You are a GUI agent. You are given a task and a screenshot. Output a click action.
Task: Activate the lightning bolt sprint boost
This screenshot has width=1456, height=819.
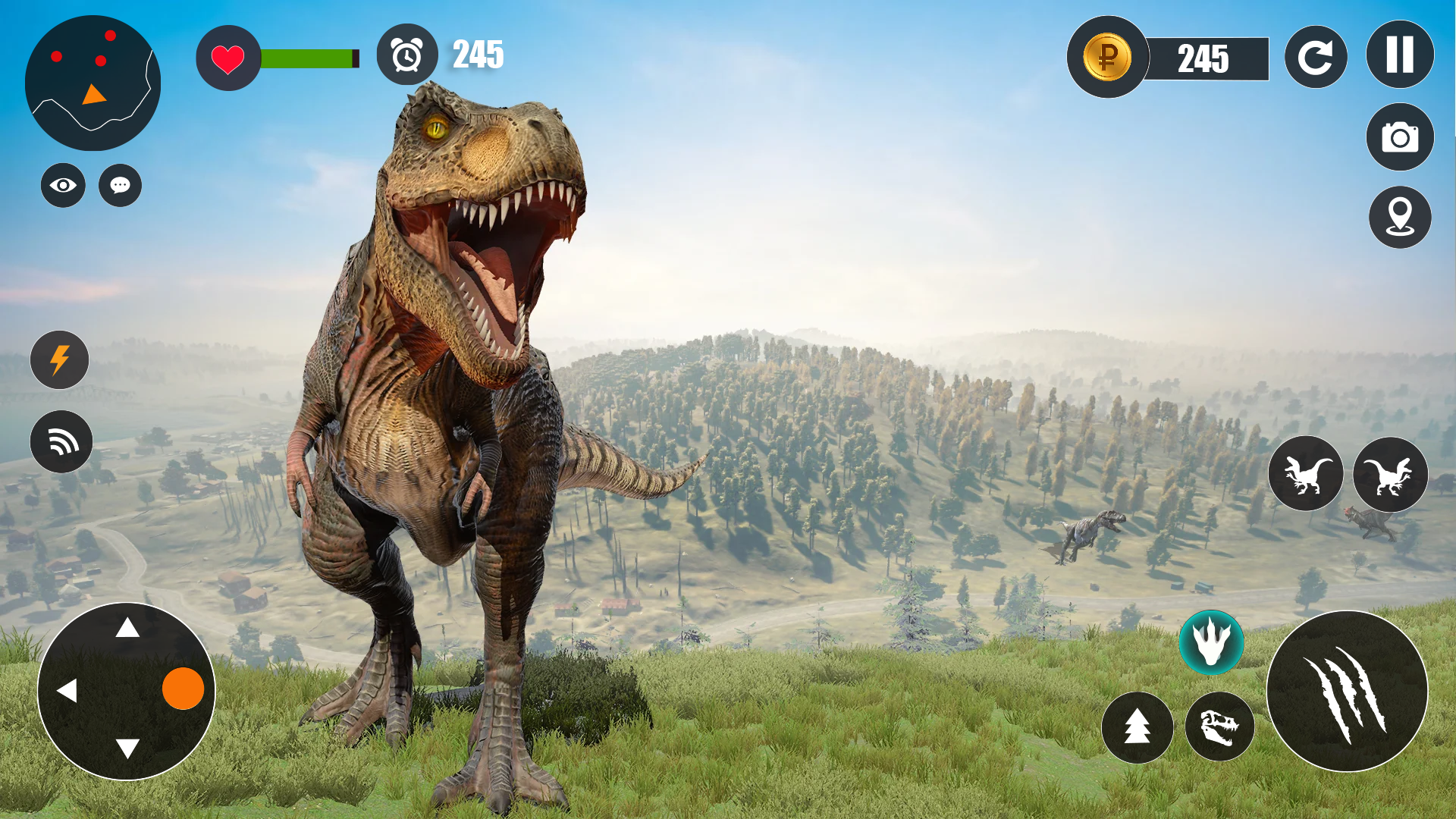pos(60,360)
